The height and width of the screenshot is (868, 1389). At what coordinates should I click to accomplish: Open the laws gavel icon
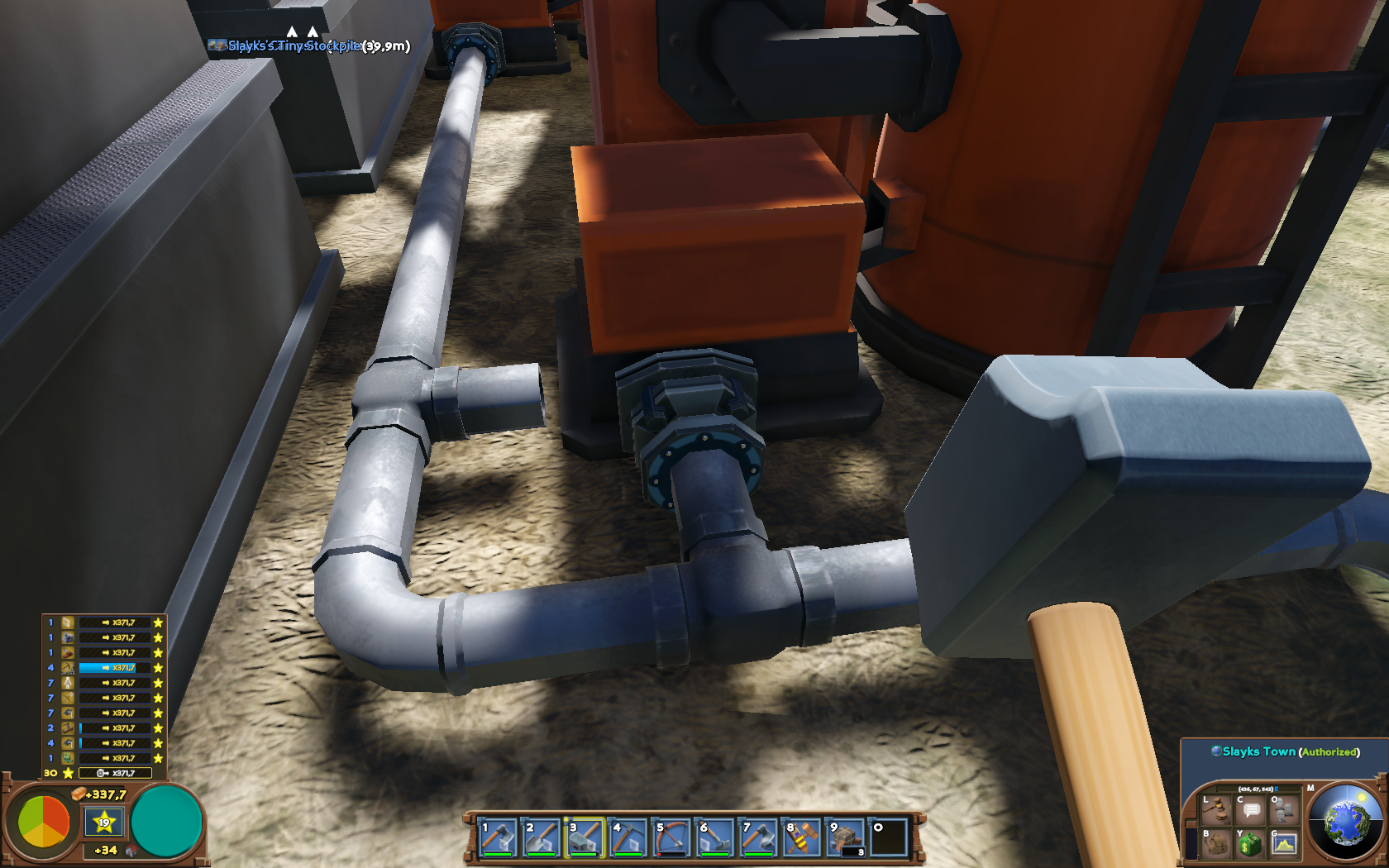(1216, 810)
